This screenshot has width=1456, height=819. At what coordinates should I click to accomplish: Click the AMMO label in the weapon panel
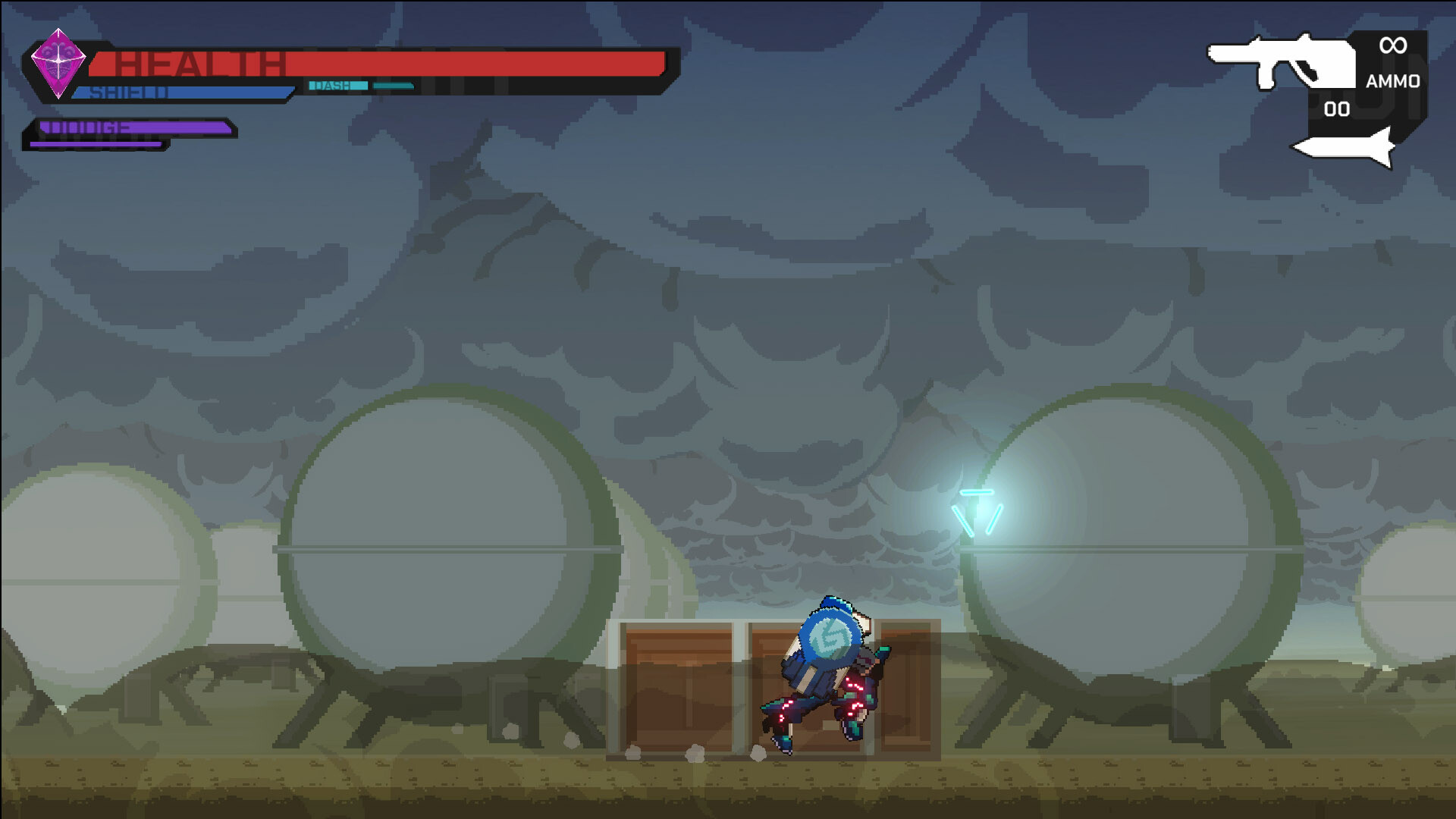pyautogui.click(x=1394, y=80)
